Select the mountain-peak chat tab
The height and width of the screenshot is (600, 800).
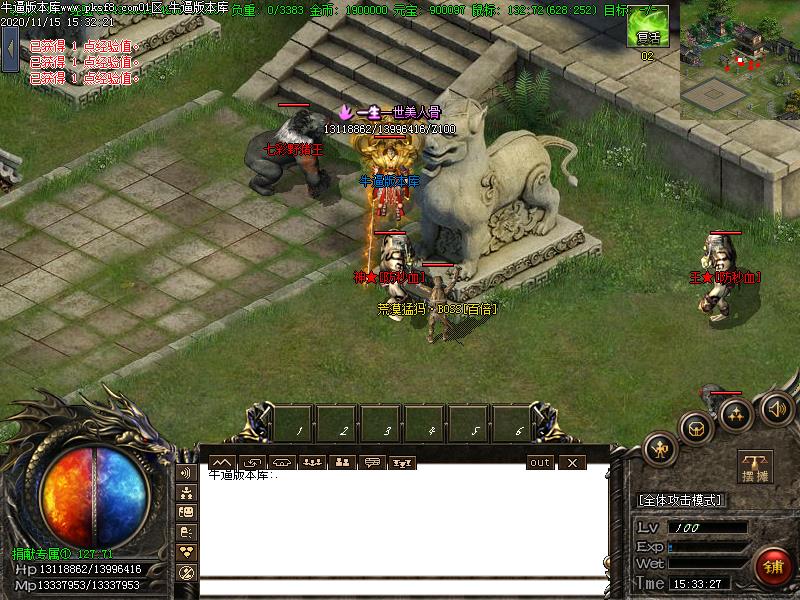[x=221, y=462]
